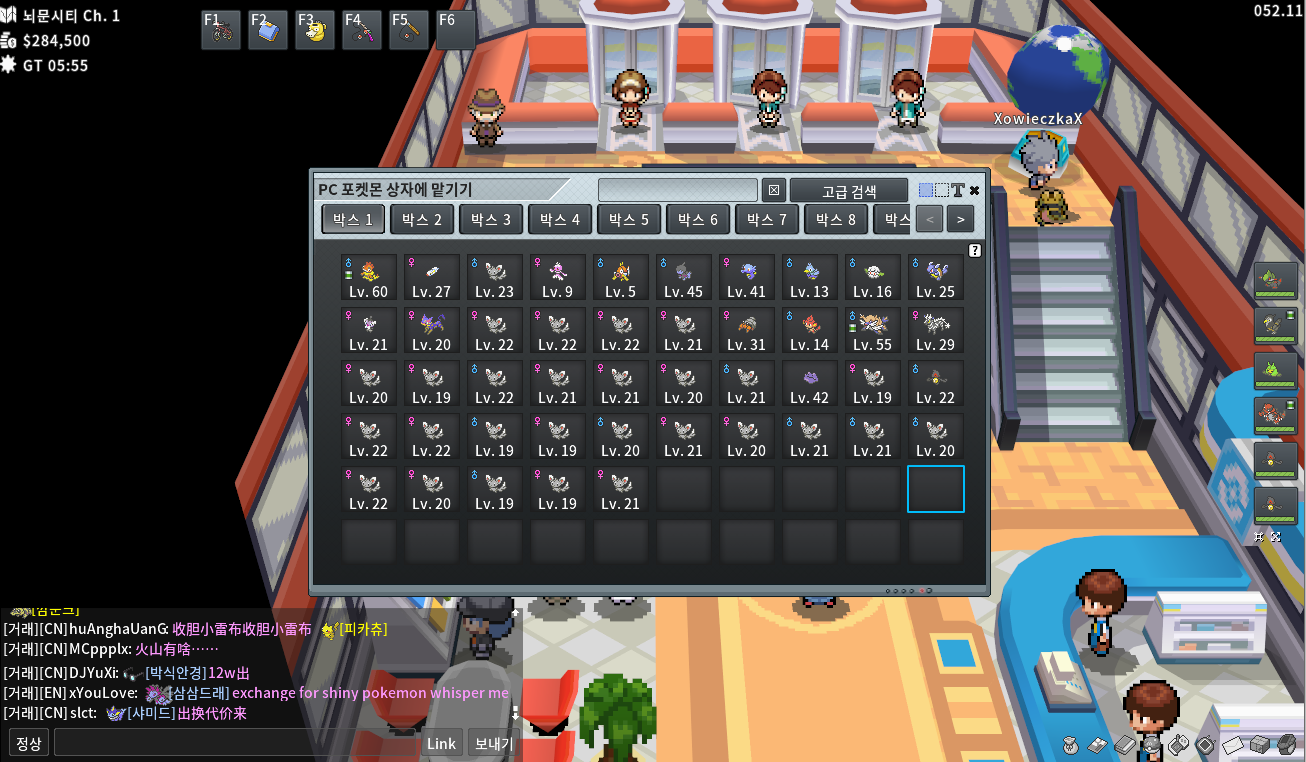Open the 박스 5 tab
Screen dimensions: 1306x762
click(630, 219)
